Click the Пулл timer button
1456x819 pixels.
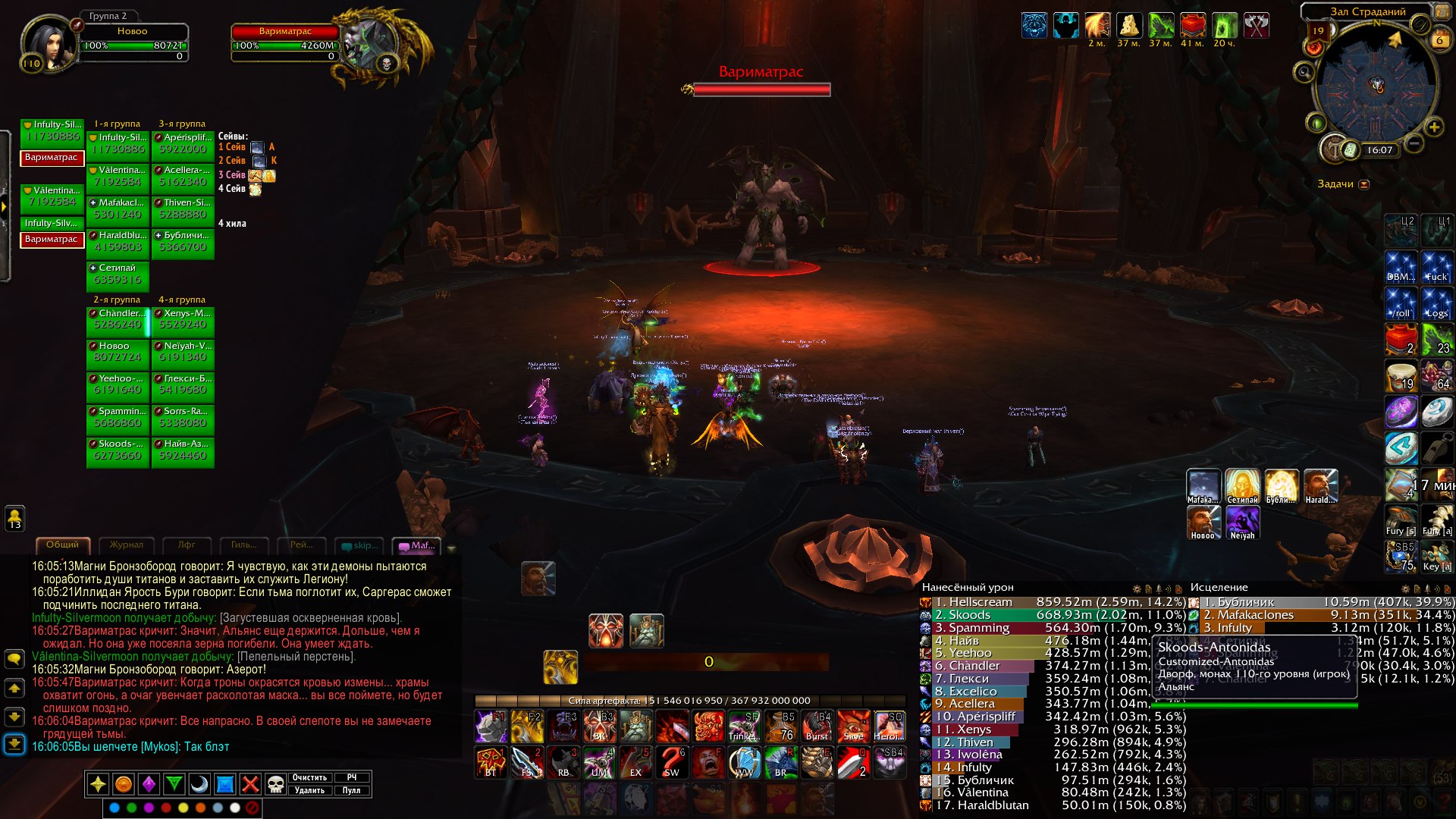coord(351,790)
